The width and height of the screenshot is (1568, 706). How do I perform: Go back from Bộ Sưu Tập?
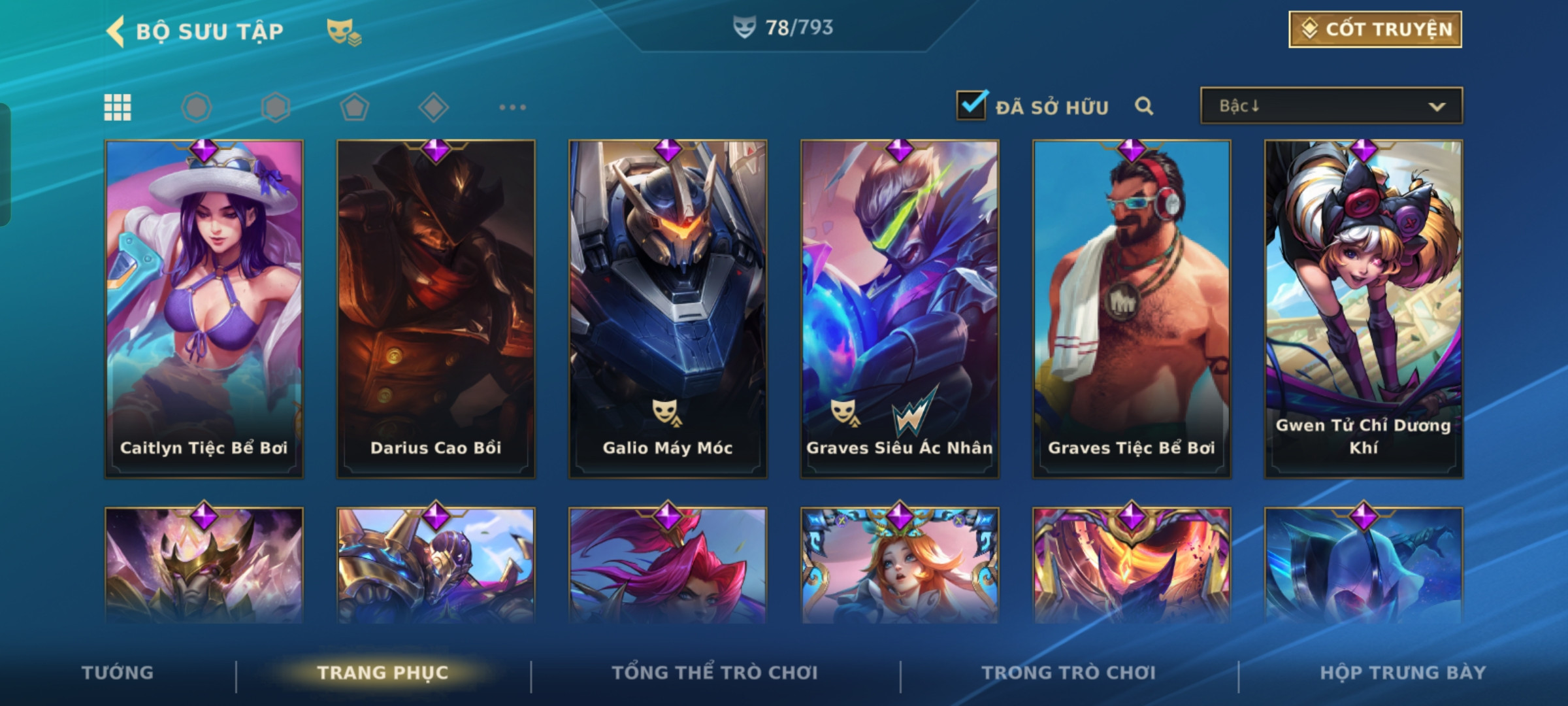click(x=116, y=31)
